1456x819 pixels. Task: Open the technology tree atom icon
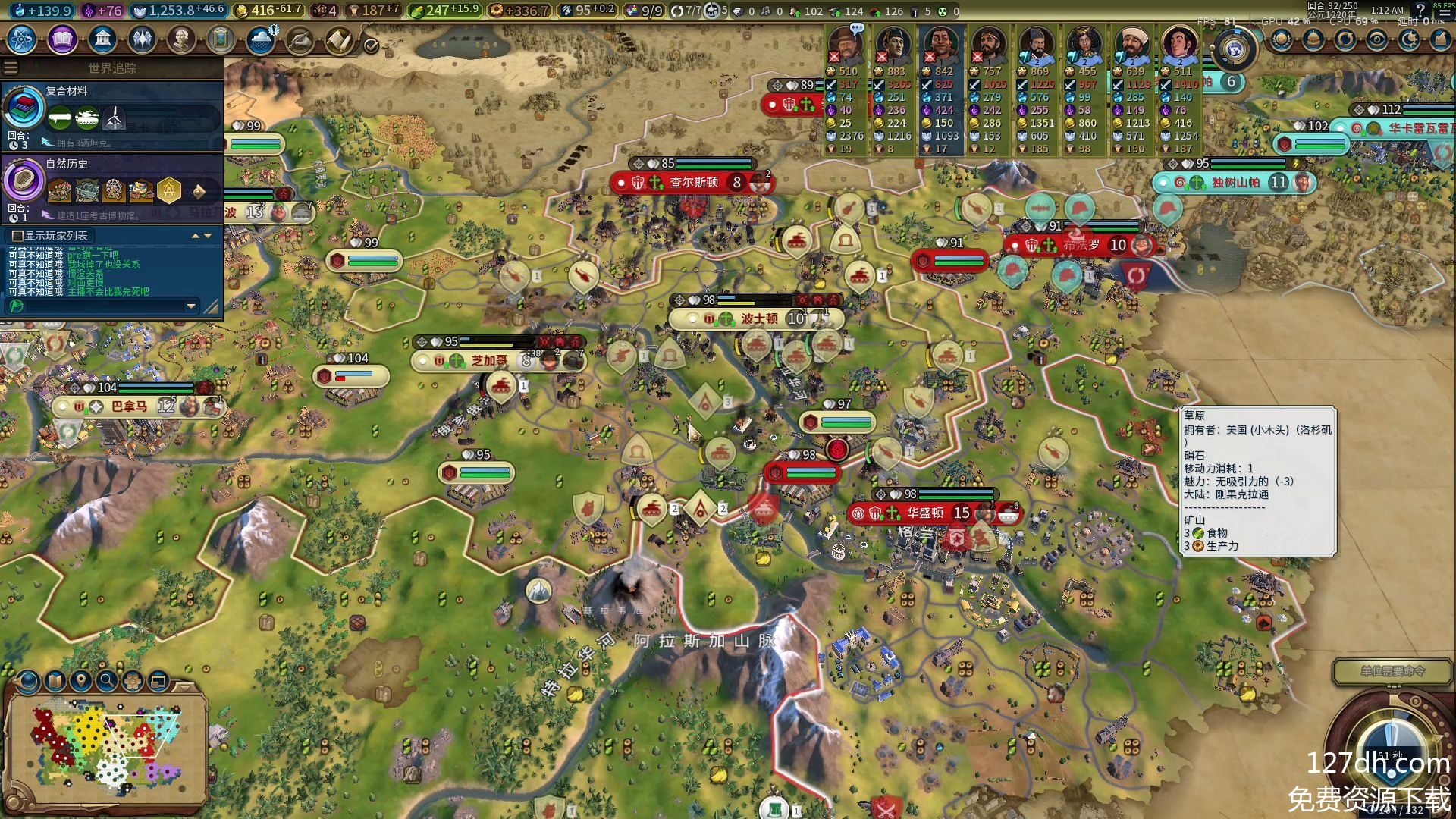click(x=22, y=39)
